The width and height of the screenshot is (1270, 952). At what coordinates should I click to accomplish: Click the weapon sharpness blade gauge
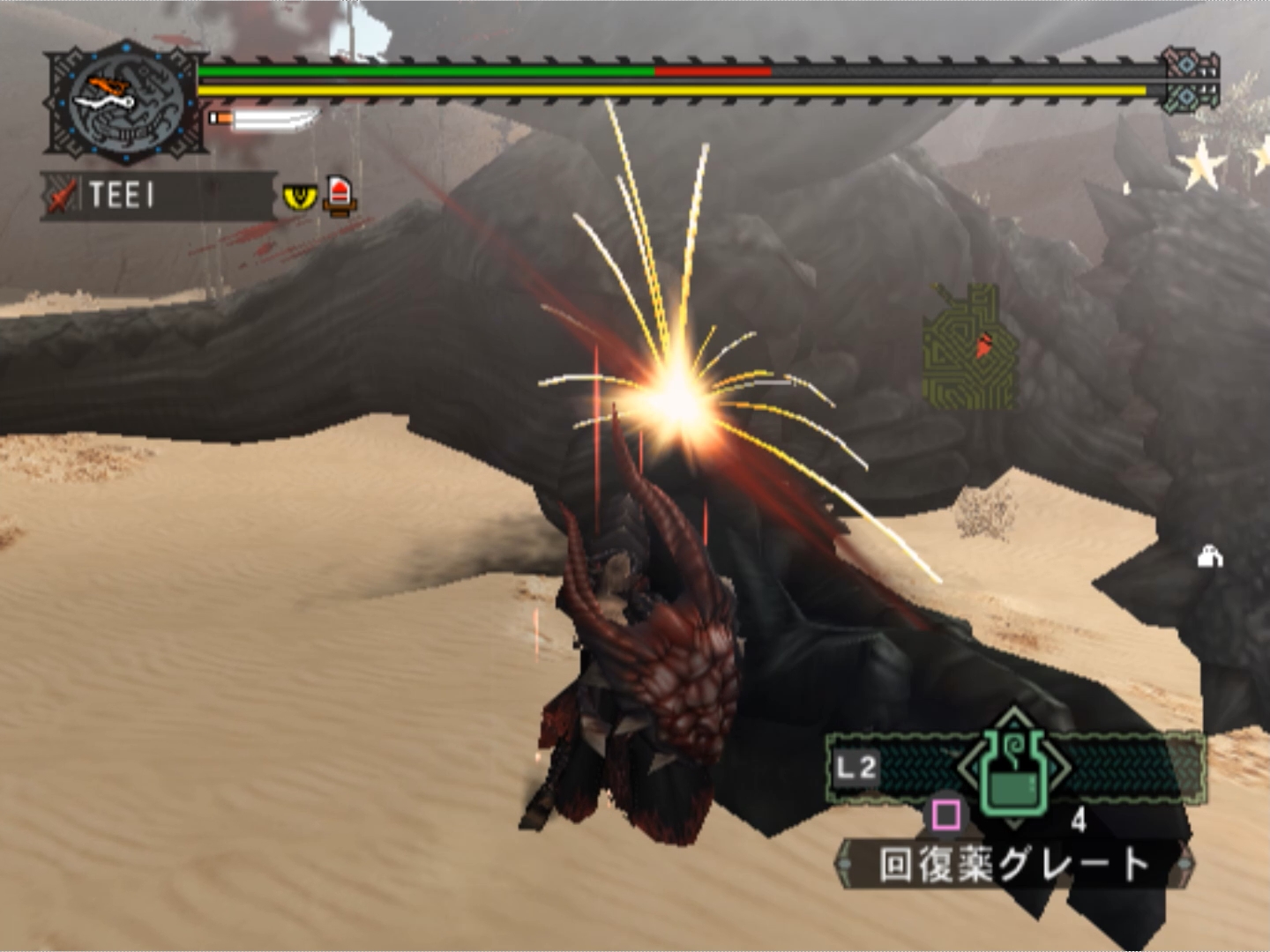coord(265,119)
